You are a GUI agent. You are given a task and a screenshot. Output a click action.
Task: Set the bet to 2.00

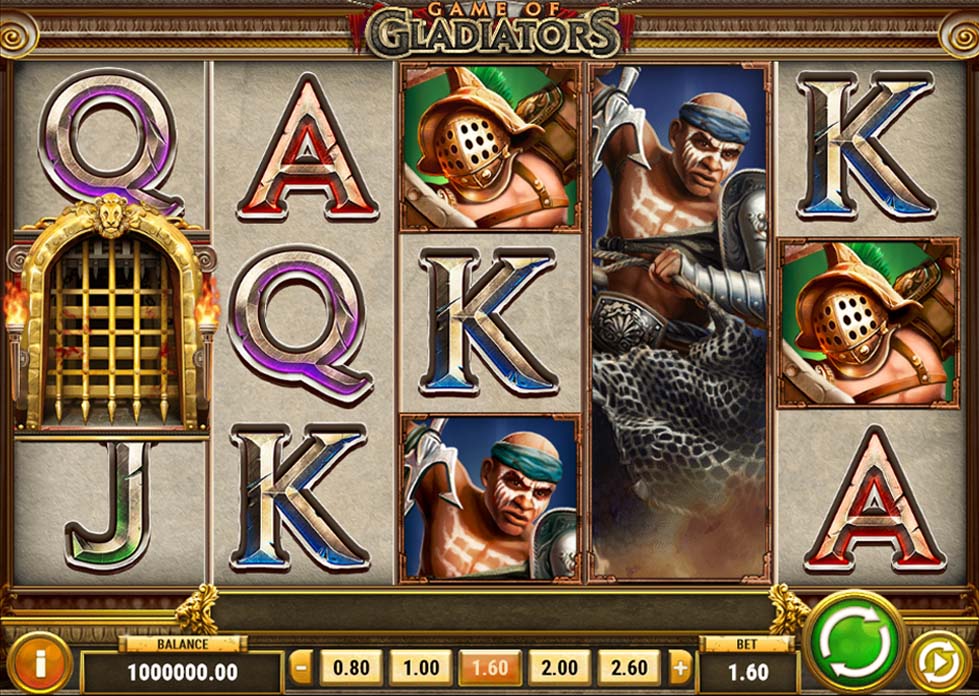pos(558,667)
